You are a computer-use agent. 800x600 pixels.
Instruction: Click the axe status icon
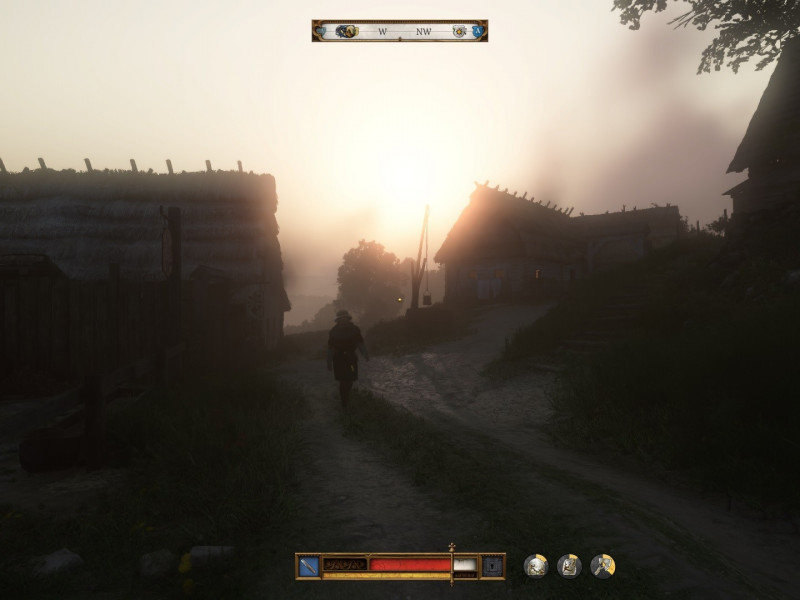click(602, 566)
